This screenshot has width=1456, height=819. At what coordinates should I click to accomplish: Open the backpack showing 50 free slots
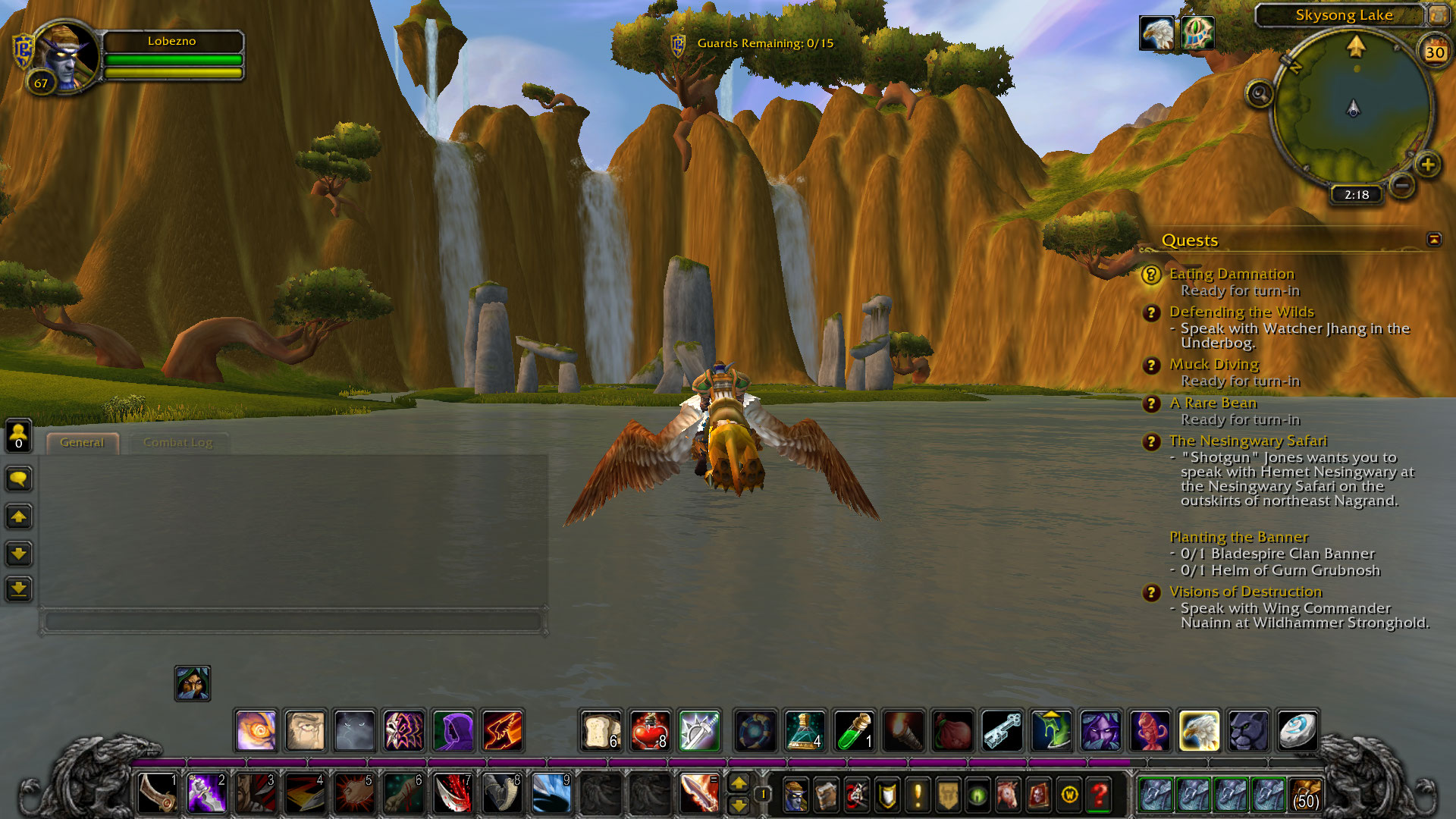pyautogui.click(x=1305, y=795)
